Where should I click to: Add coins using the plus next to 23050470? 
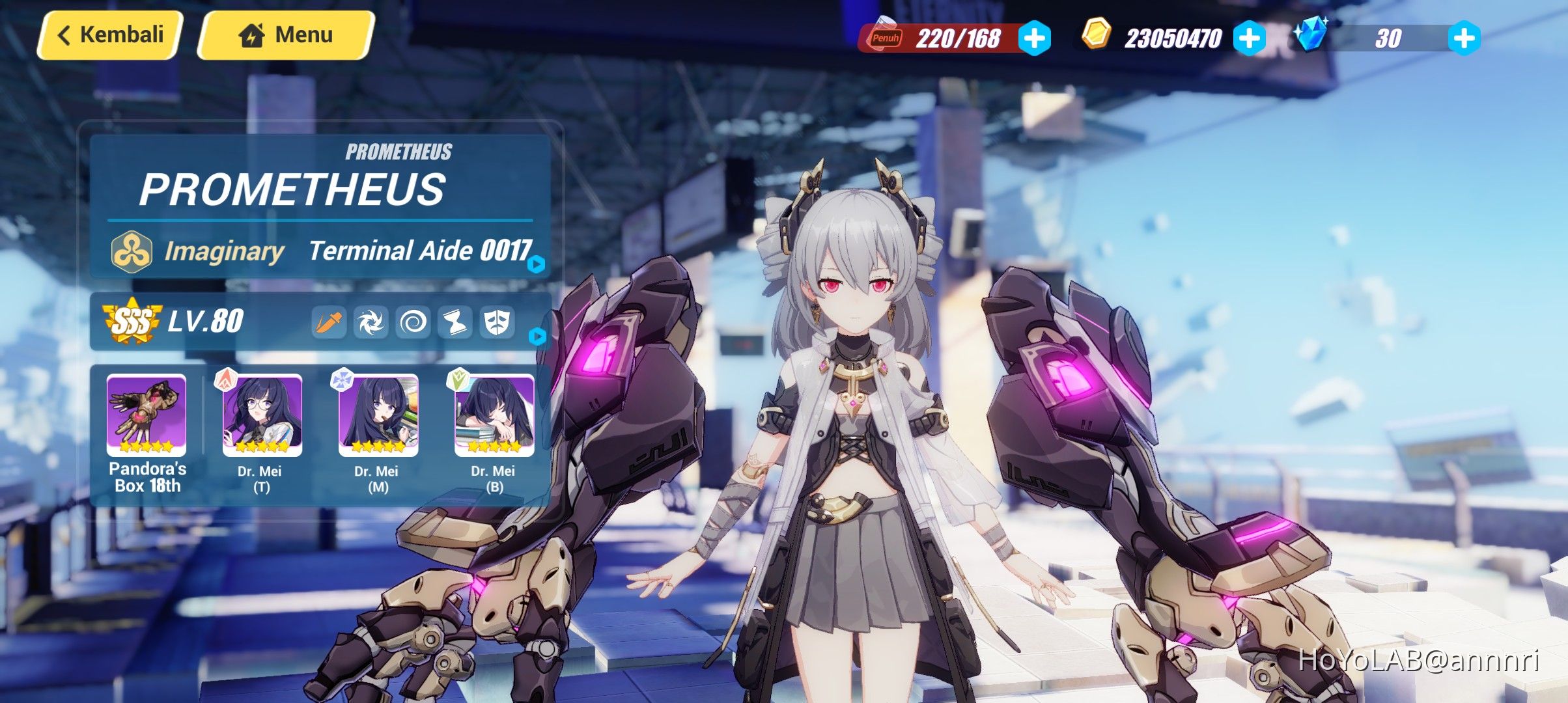[1250, 37]
